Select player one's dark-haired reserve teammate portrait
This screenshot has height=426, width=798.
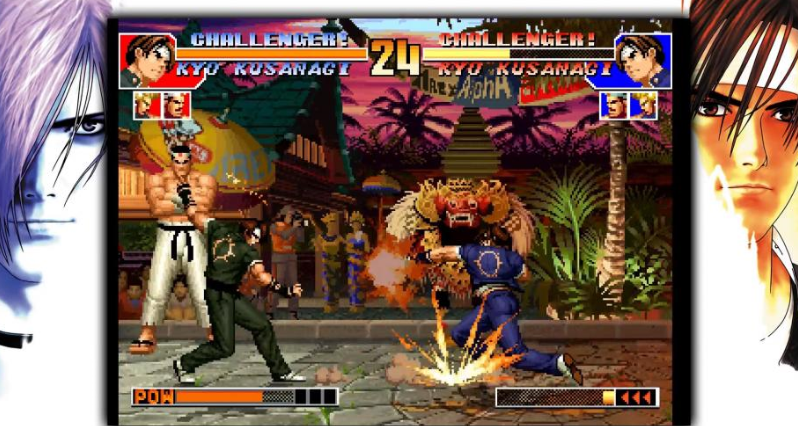click(x=176, y=104)
